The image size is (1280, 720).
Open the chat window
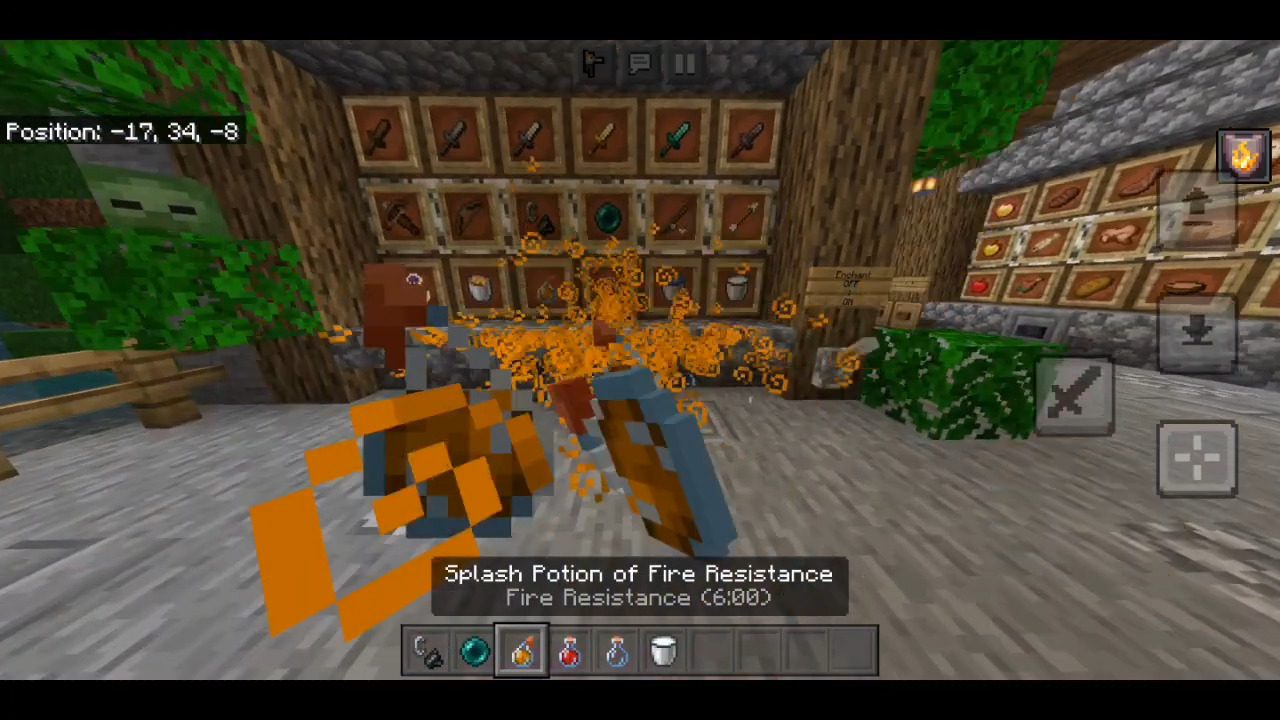tap(639, 64)
